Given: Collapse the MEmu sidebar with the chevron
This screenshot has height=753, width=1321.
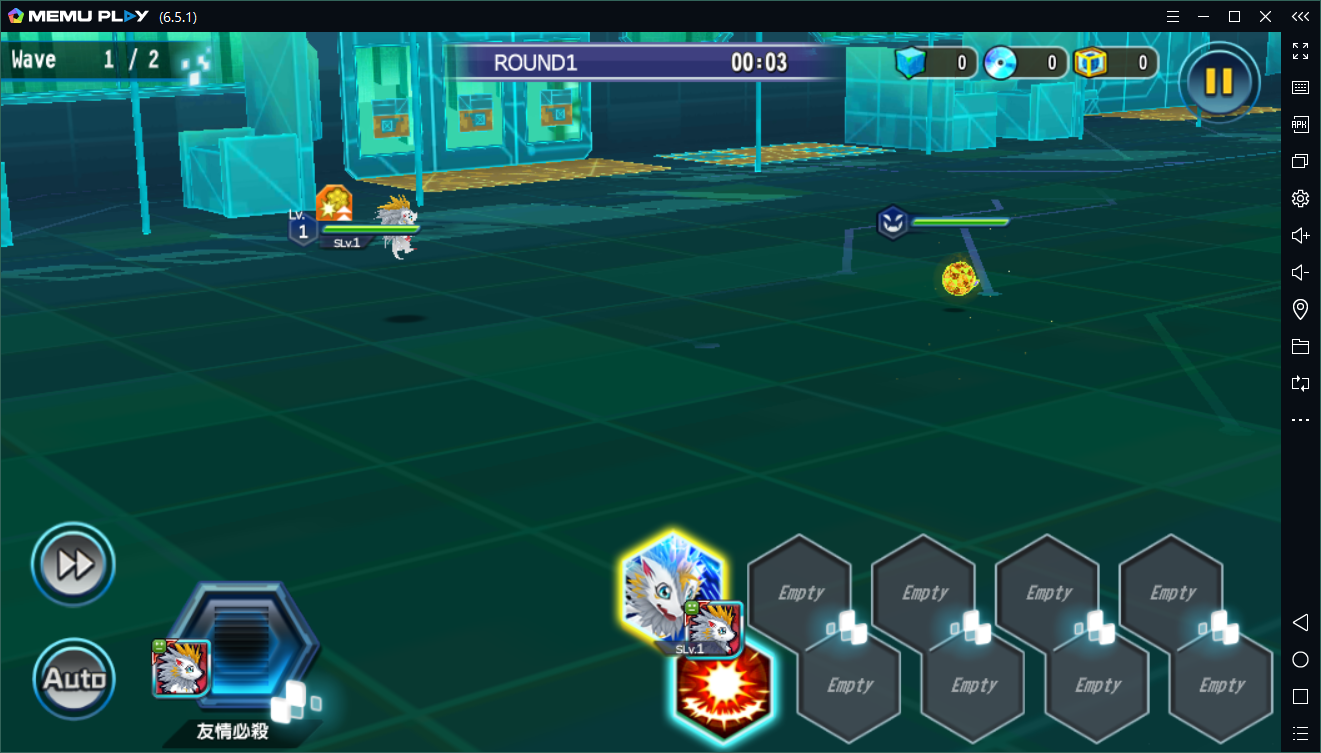Looking at the screenshot, I should [1300, 16].
